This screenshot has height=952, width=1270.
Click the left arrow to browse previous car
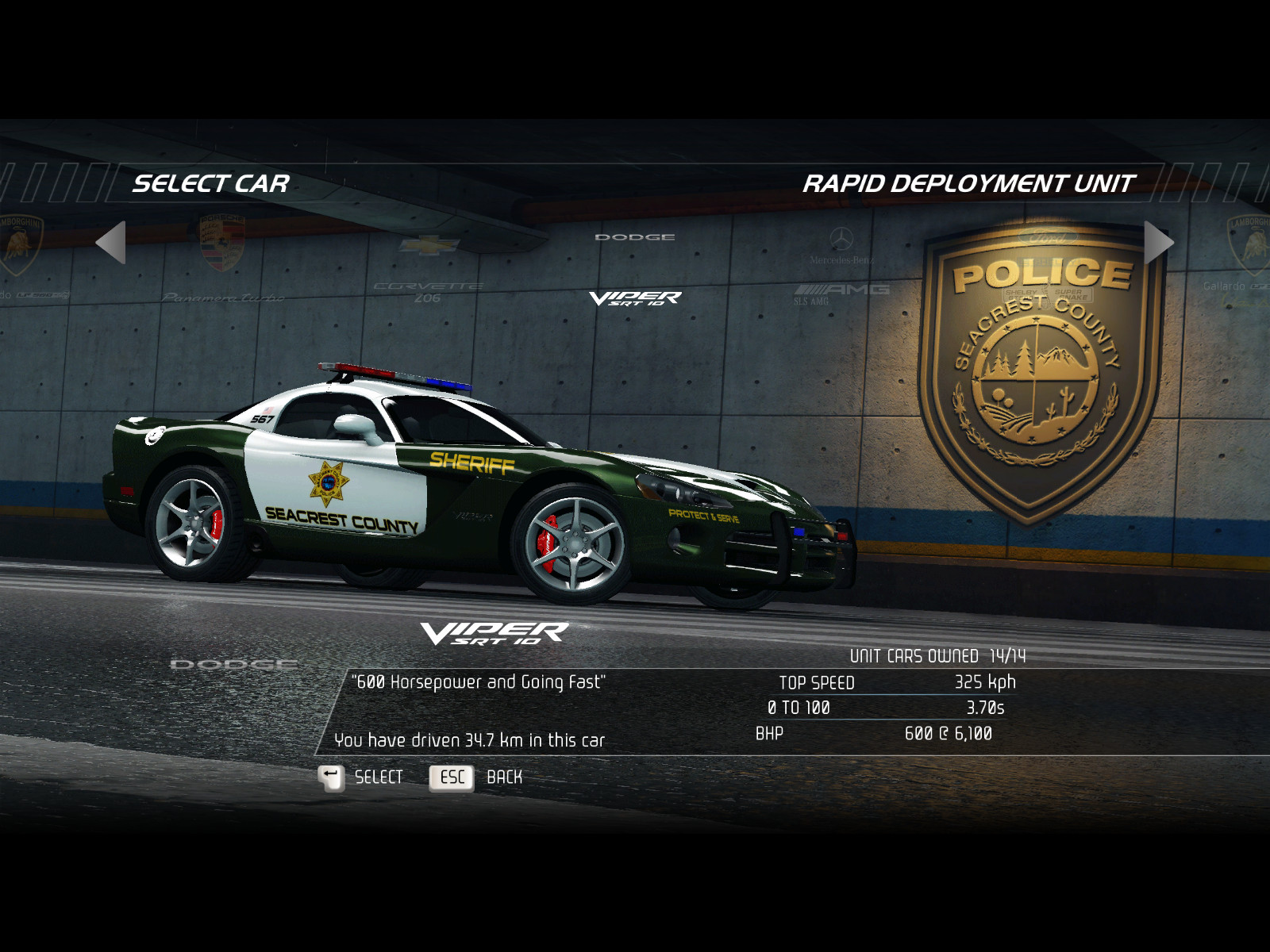click(111, 242)
